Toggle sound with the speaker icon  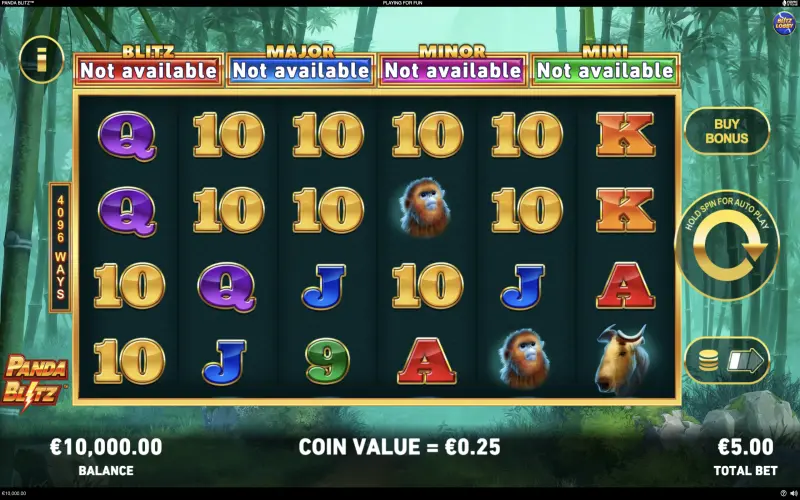click(x=792, y=493)
